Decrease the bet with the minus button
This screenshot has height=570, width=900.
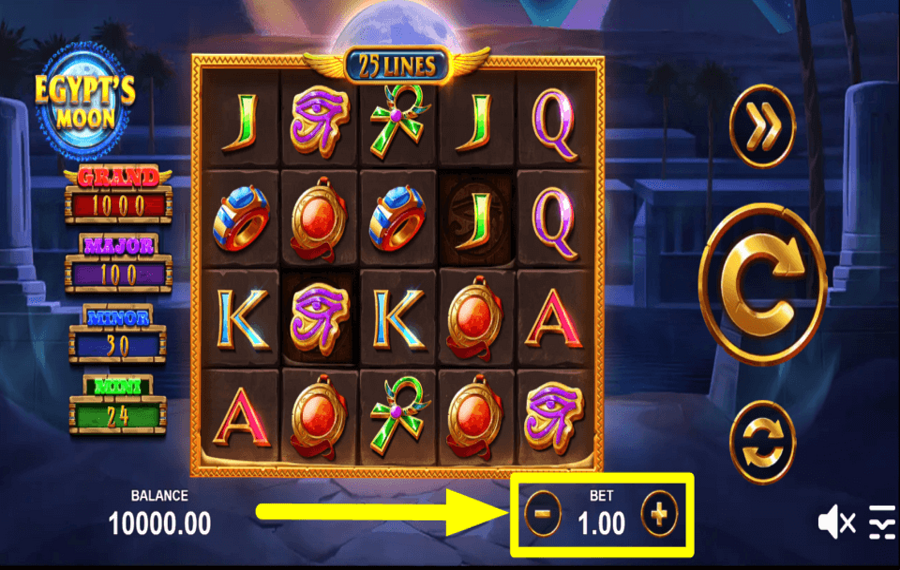click(x=542, y=515)
